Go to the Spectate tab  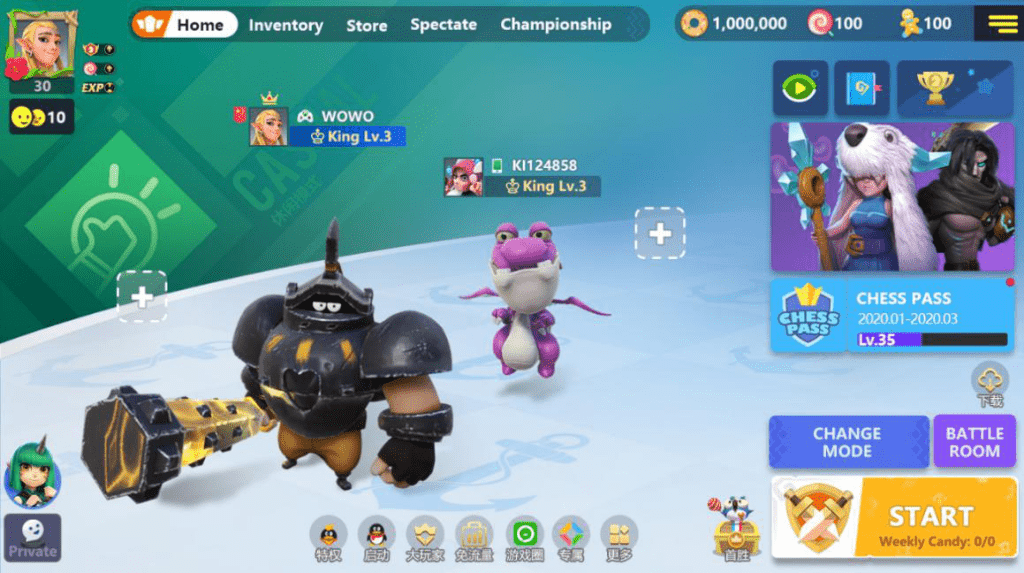(443, 25)
